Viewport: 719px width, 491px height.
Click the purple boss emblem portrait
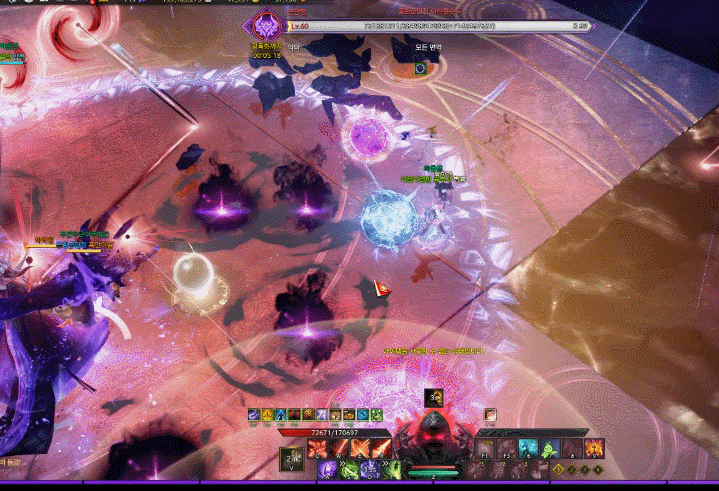pyautogui.click(x=266, y=25)
